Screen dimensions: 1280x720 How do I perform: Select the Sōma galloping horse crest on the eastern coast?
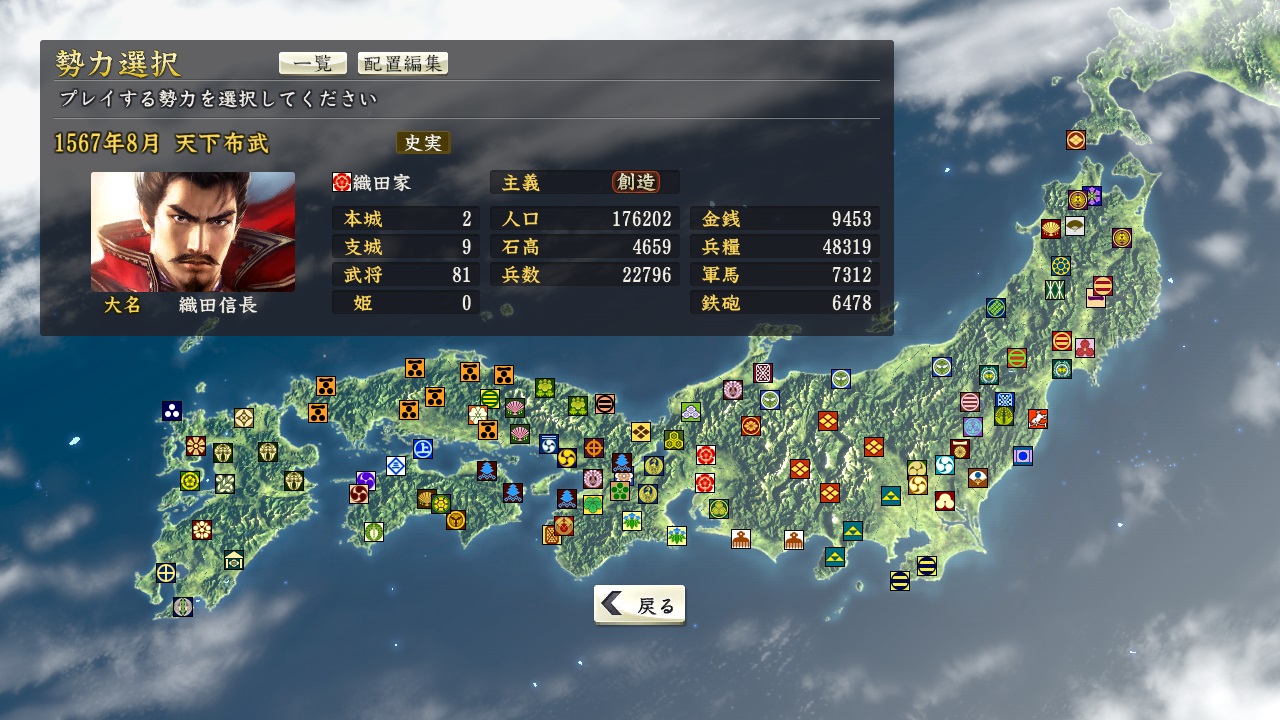pyautogui.click(x=1037, y=418)
